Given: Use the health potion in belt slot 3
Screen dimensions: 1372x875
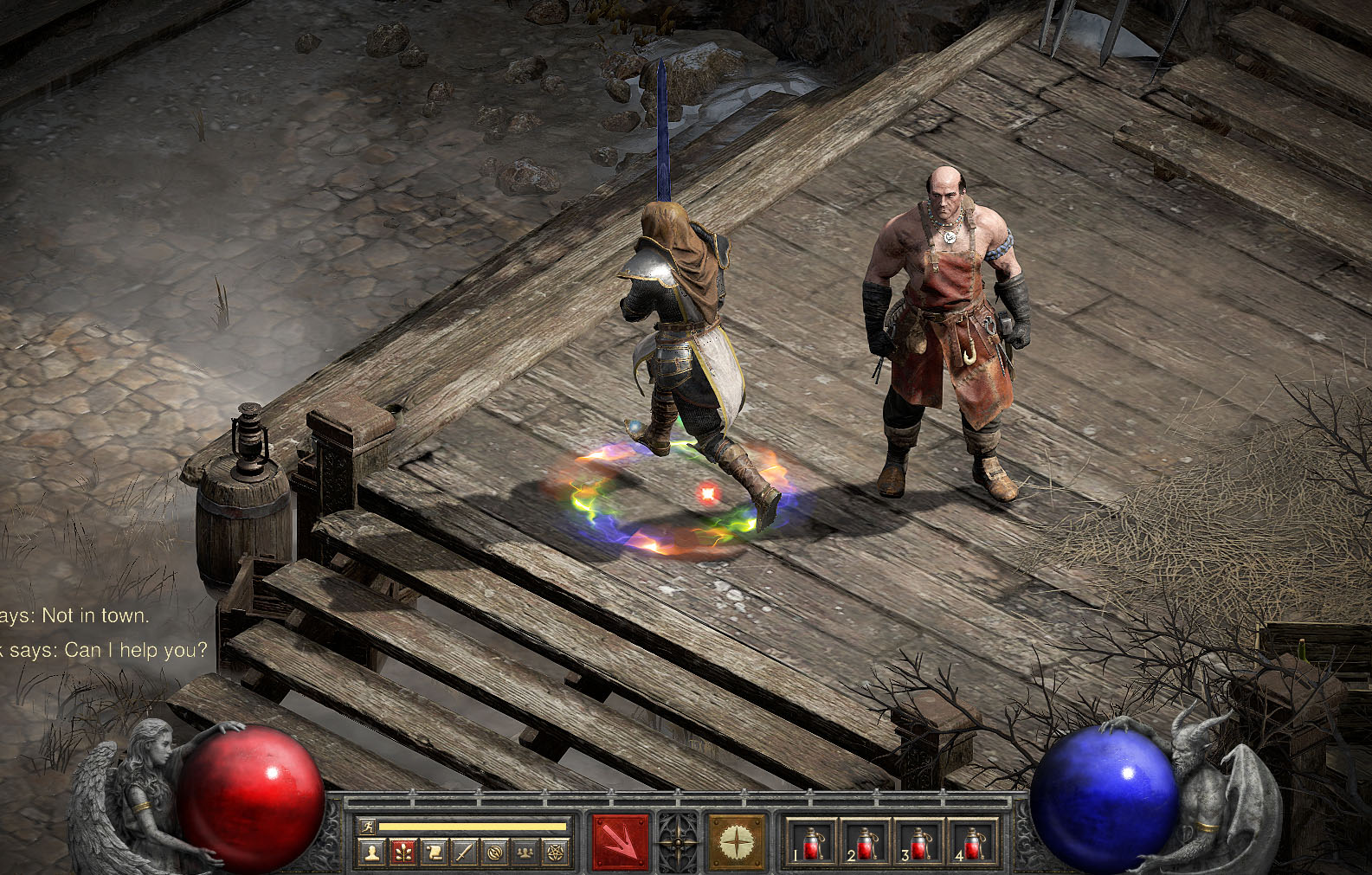Looking at the screenshot, I should point(919,842).
